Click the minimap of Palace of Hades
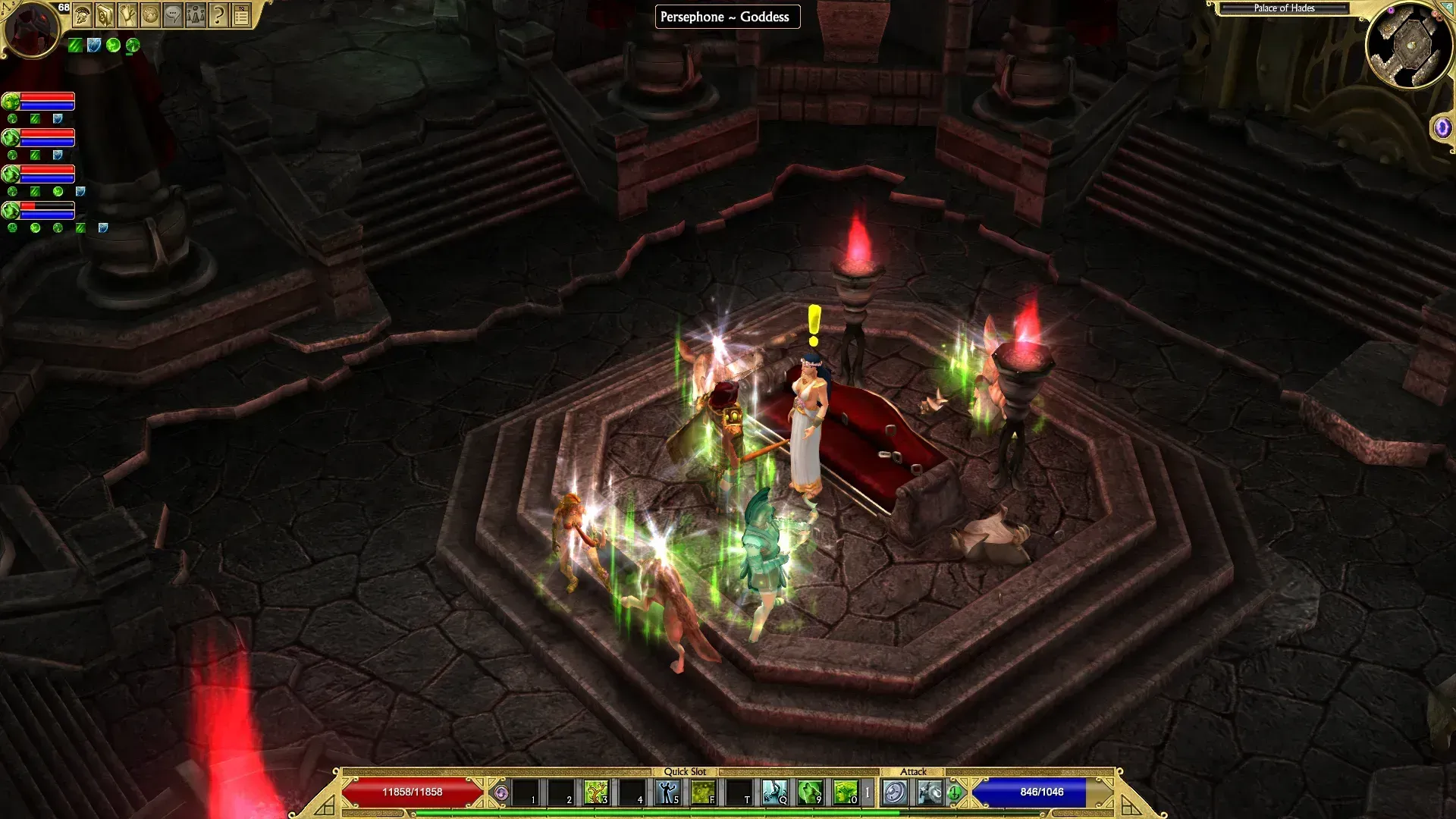The height and width of the screenshot is (819, 1456). pyautogui.click(x=1410, y=45)
